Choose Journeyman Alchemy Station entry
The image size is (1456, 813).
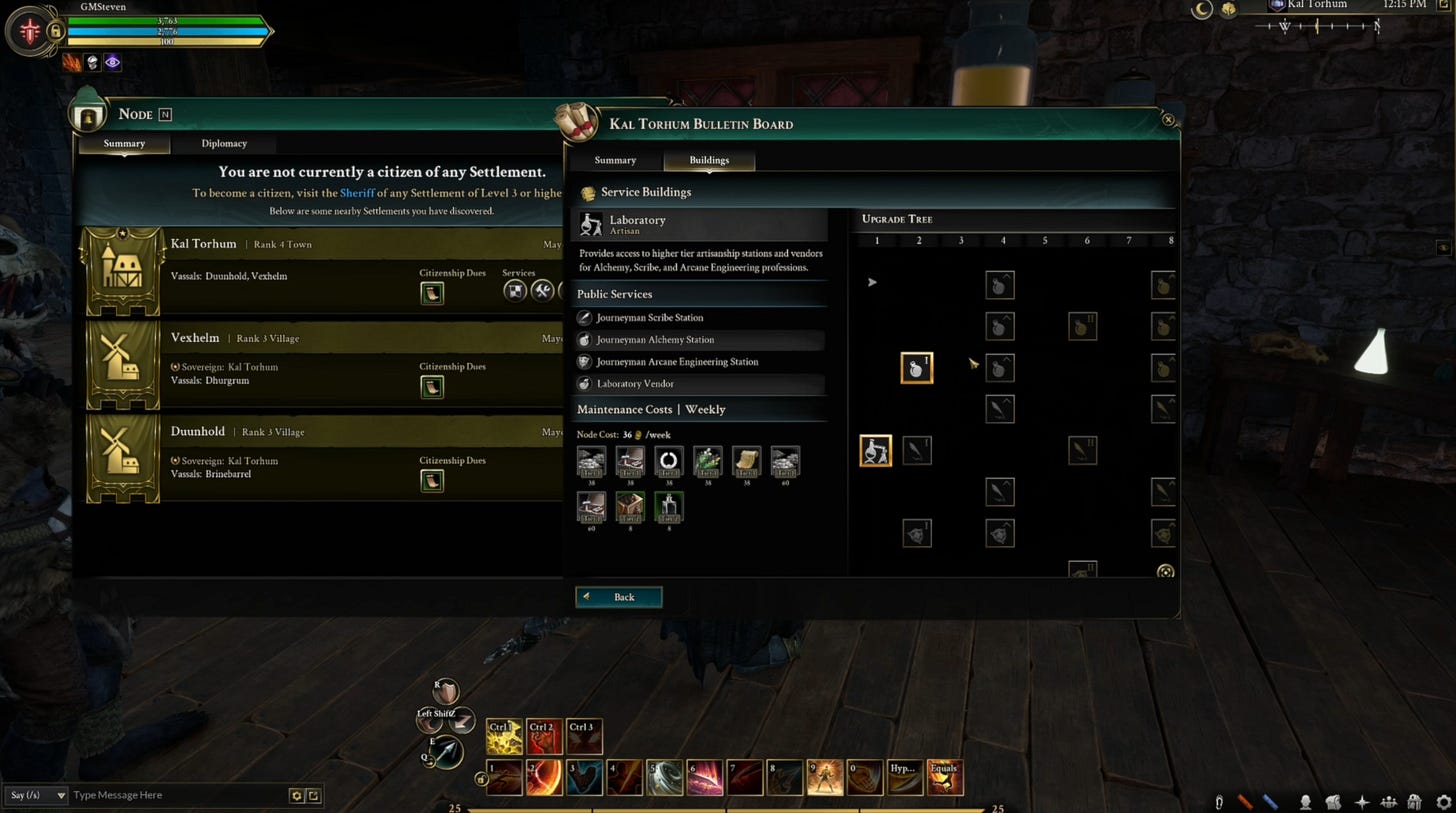coord(655,340)
